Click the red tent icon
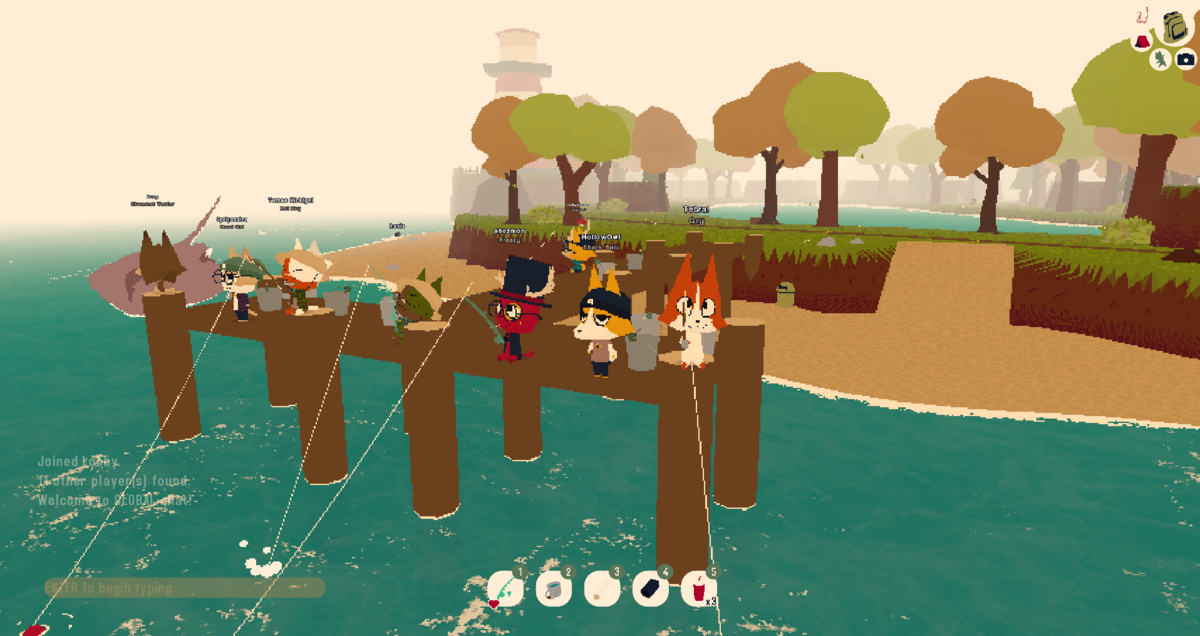This screenshot has height=636, width=1200. coord(1142,42)
